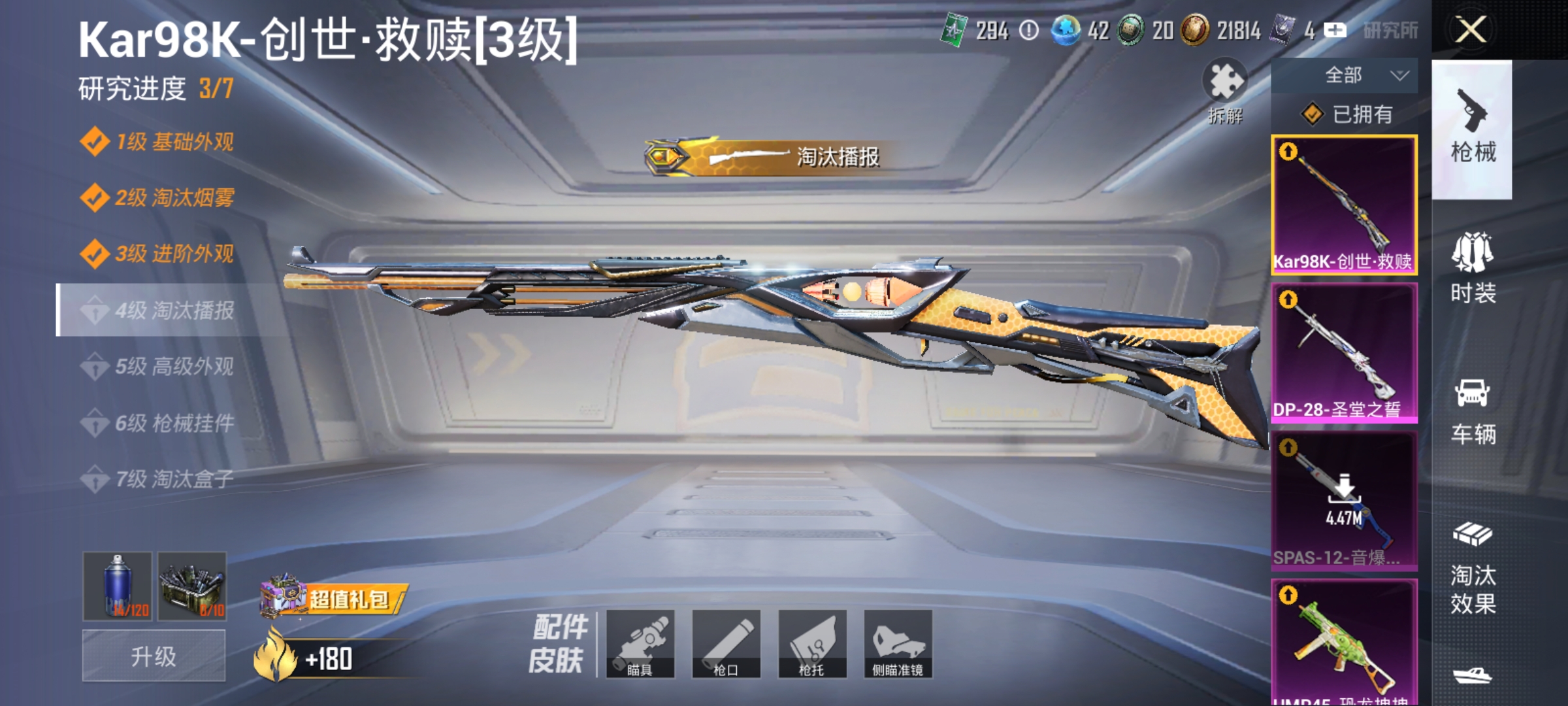Viewport: 1568px width, 706px height.
Task: Open the material crate item slot
Action: coord(191,587)
